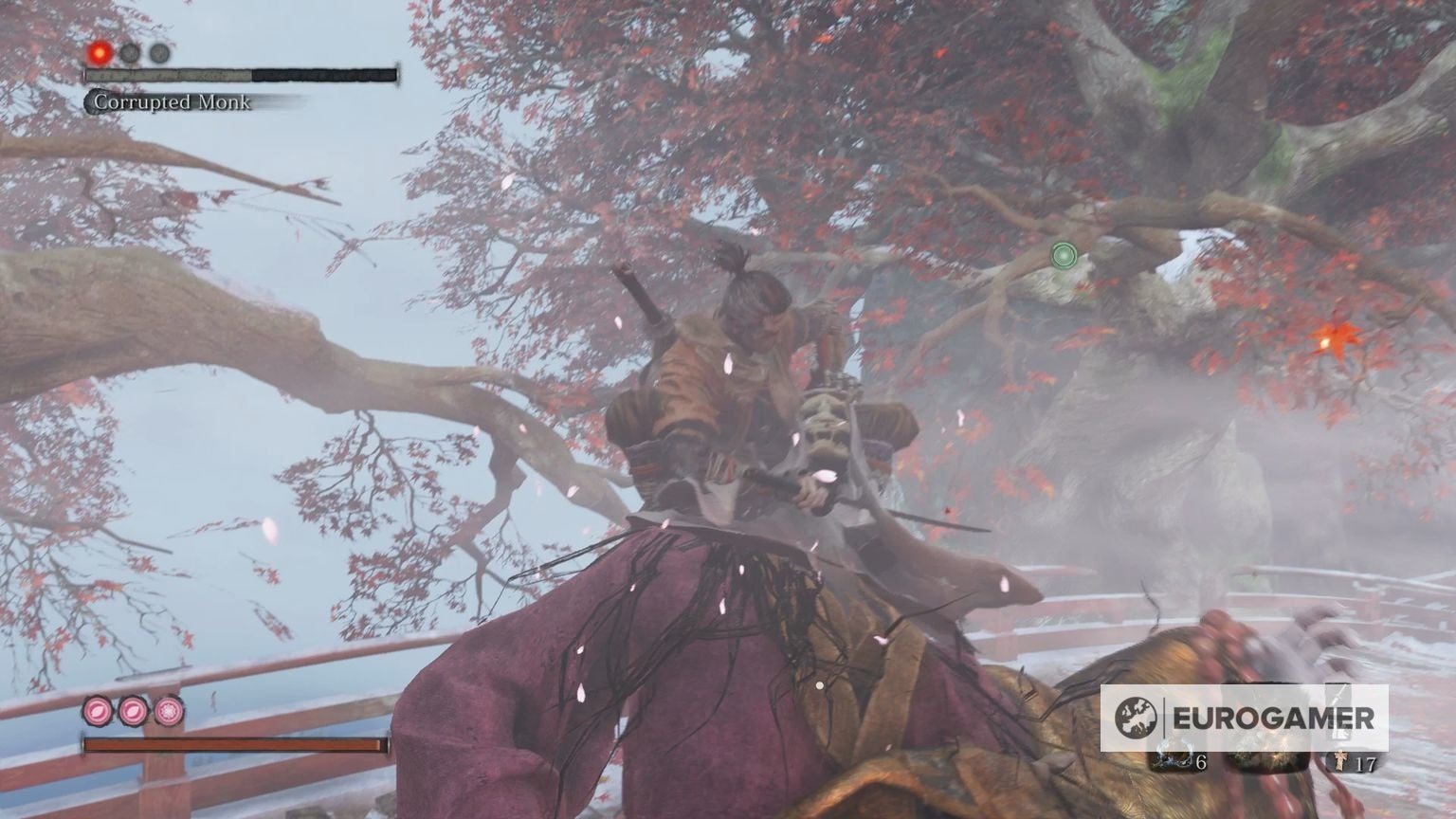The image size is (1456, 819).
Task: Click the Eurogamer globe icon
Action: (1135, 718)
